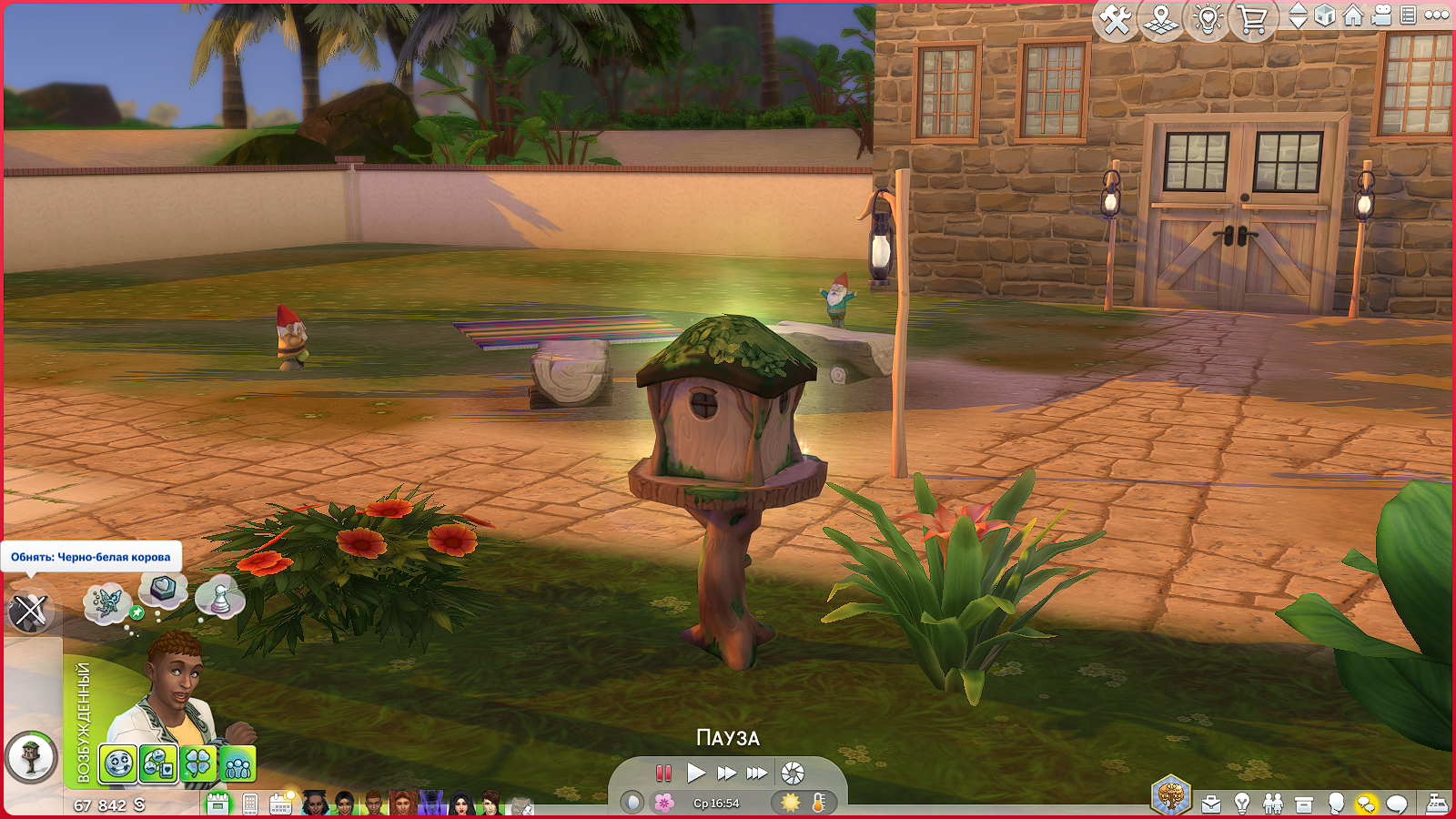Open the weather forecast sun icon
This screenshot has width=1456, height=819.
click(x=790, y=803)
